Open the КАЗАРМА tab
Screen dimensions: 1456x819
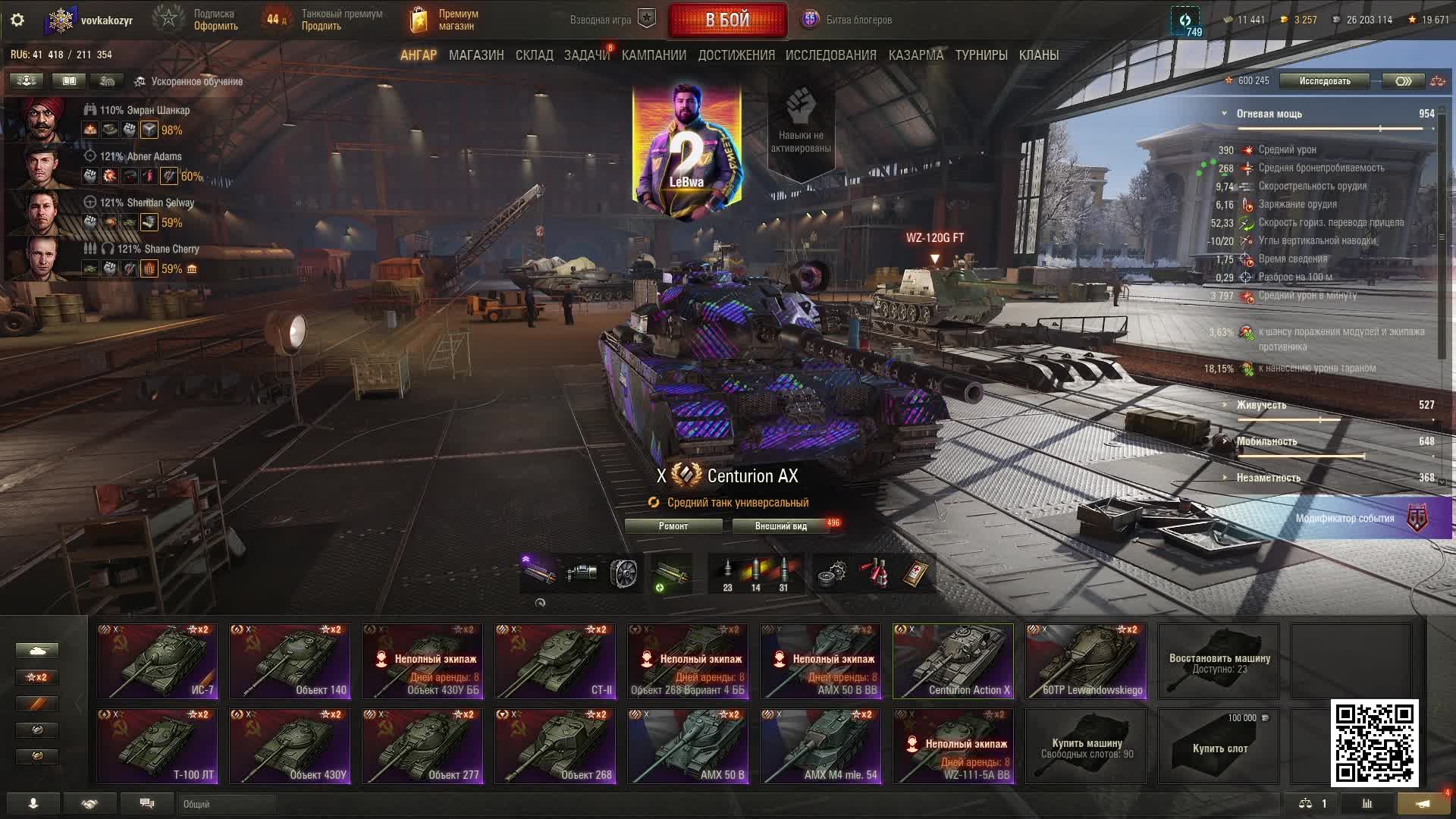pos(915,55)
